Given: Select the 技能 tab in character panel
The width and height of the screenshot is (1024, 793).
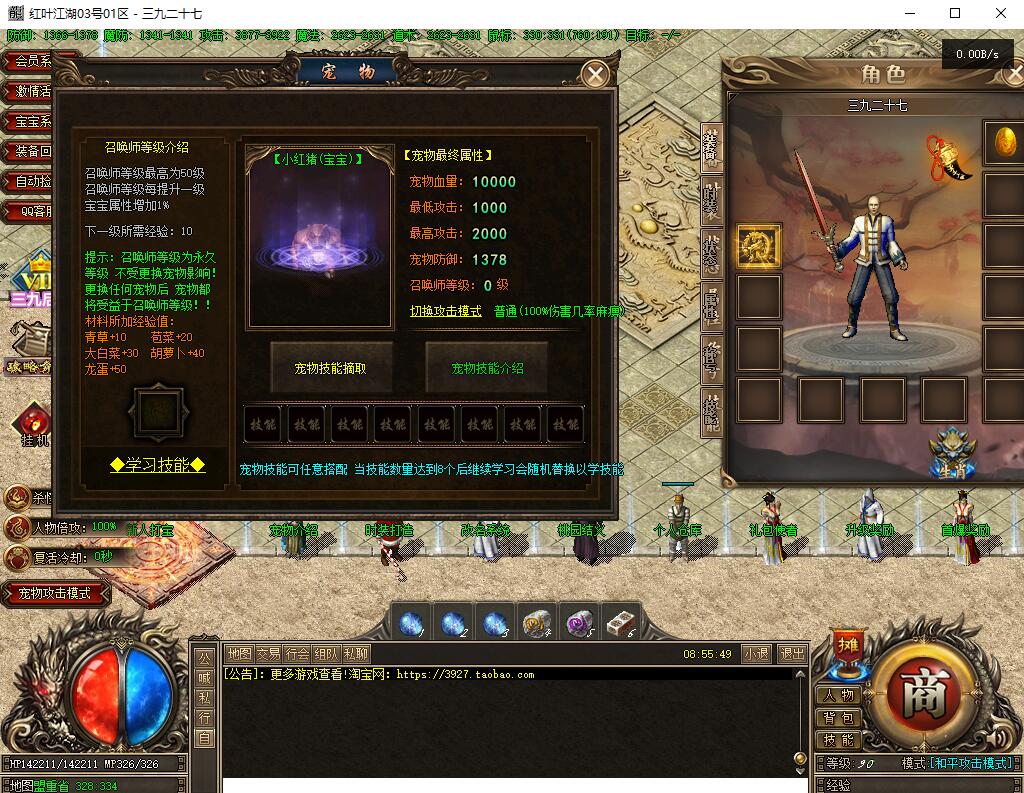Looking at the screenshot, I should [x=711, y=410].
